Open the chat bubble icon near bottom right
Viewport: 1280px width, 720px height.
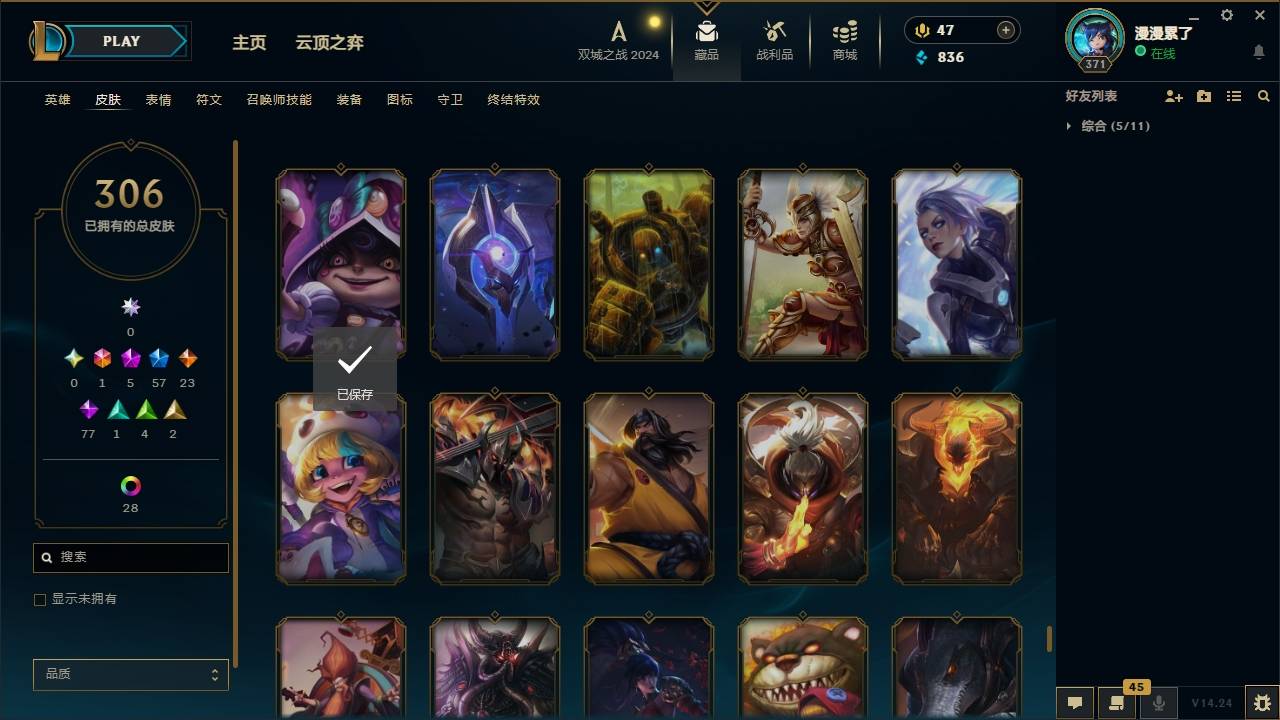(1074, 703)
